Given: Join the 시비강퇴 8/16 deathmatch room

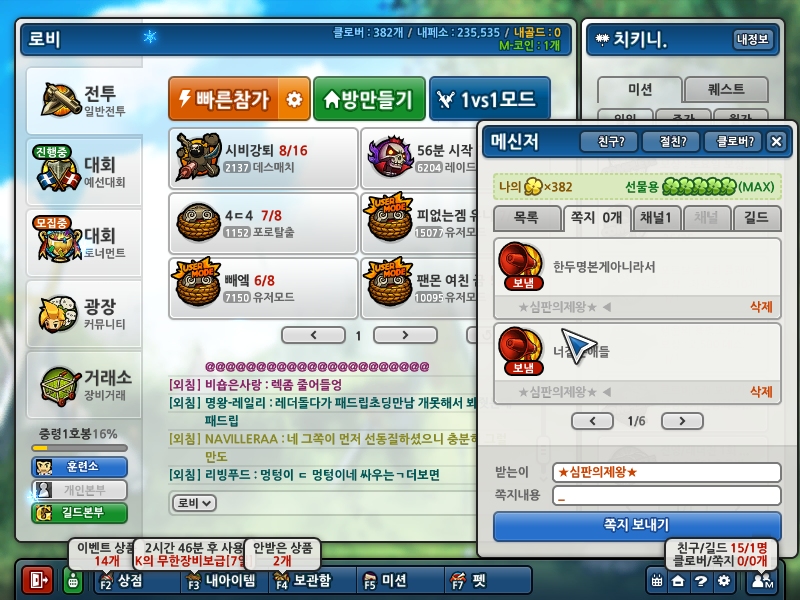Looking at the screenshot, I should tap(264, 158).
